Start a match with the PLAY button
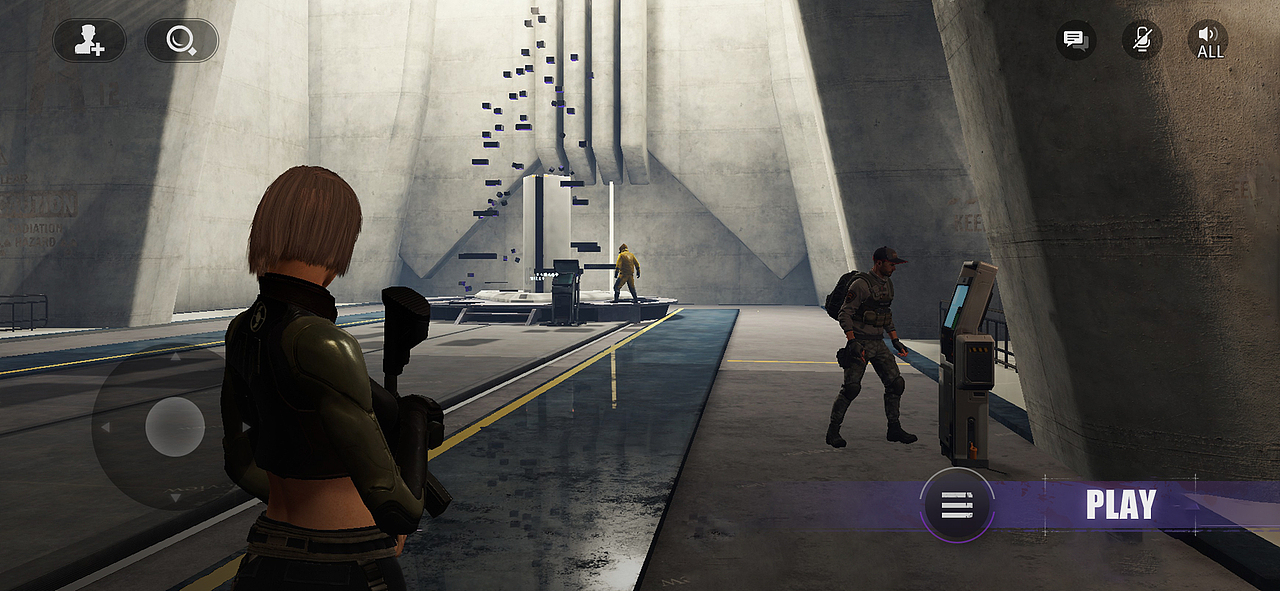Viewport: 1280px width, 591px height. click(x=1120, y=505)
